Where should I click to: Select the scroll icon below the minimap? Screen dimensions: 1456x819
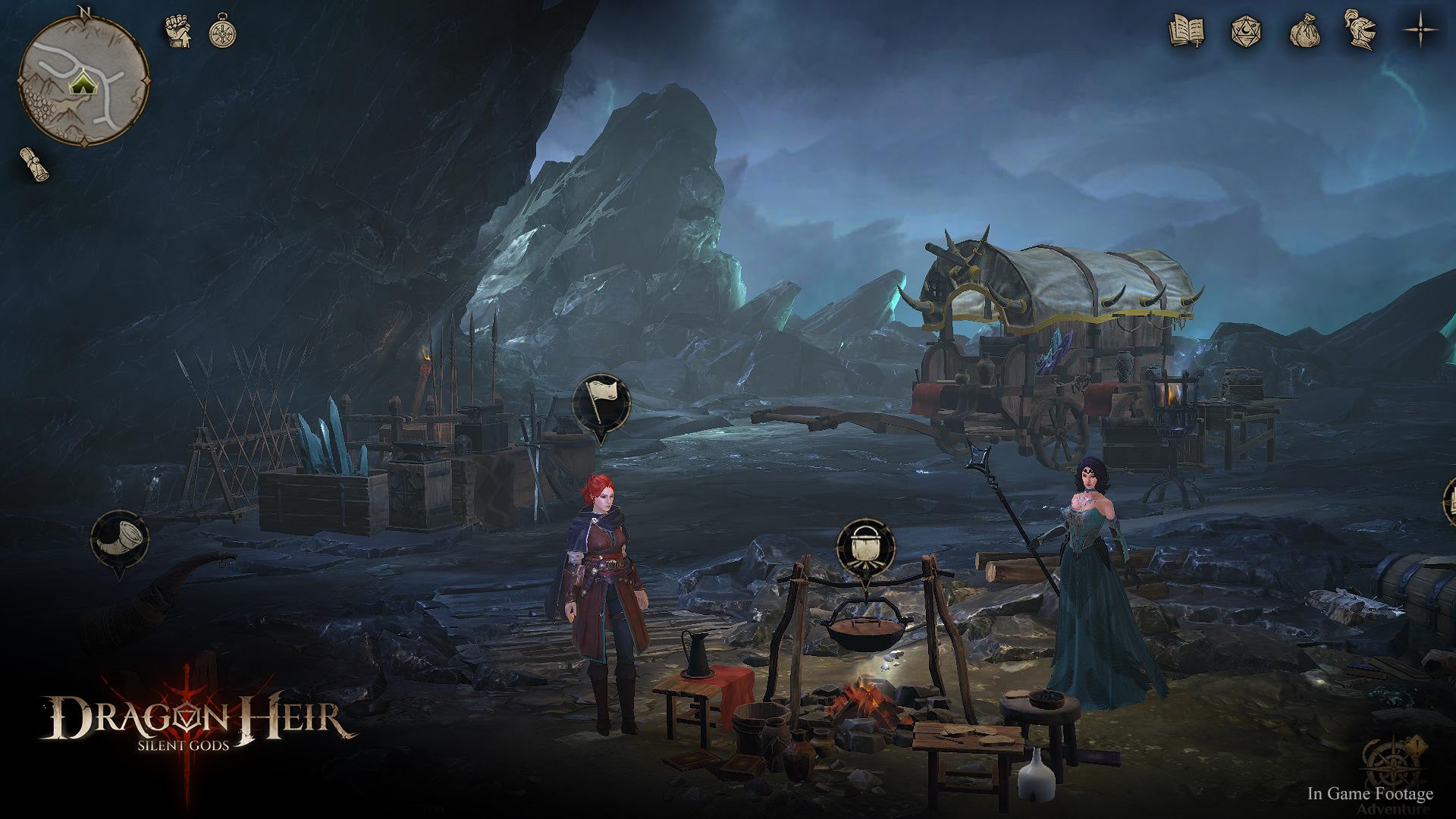[x=35, y=163]
